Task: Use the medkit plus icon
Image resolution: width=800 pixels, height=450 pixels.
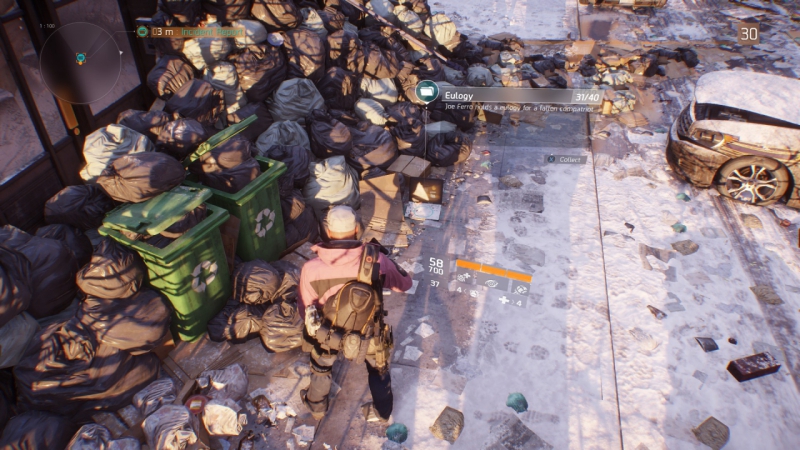Action: click(x=504, y=301)
